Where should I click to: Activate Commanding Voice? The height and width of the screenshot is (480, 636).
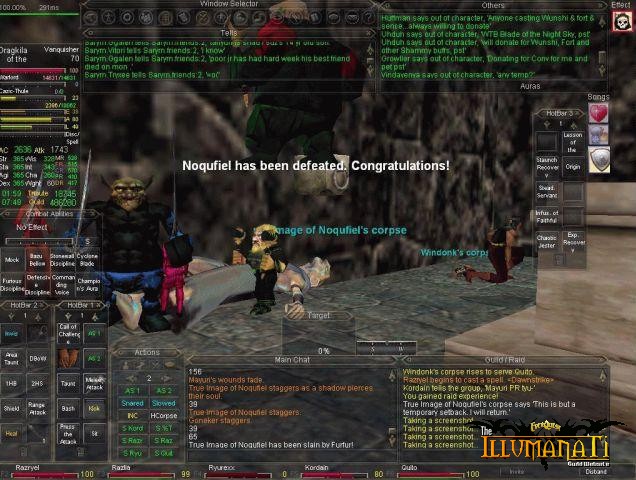62,283
